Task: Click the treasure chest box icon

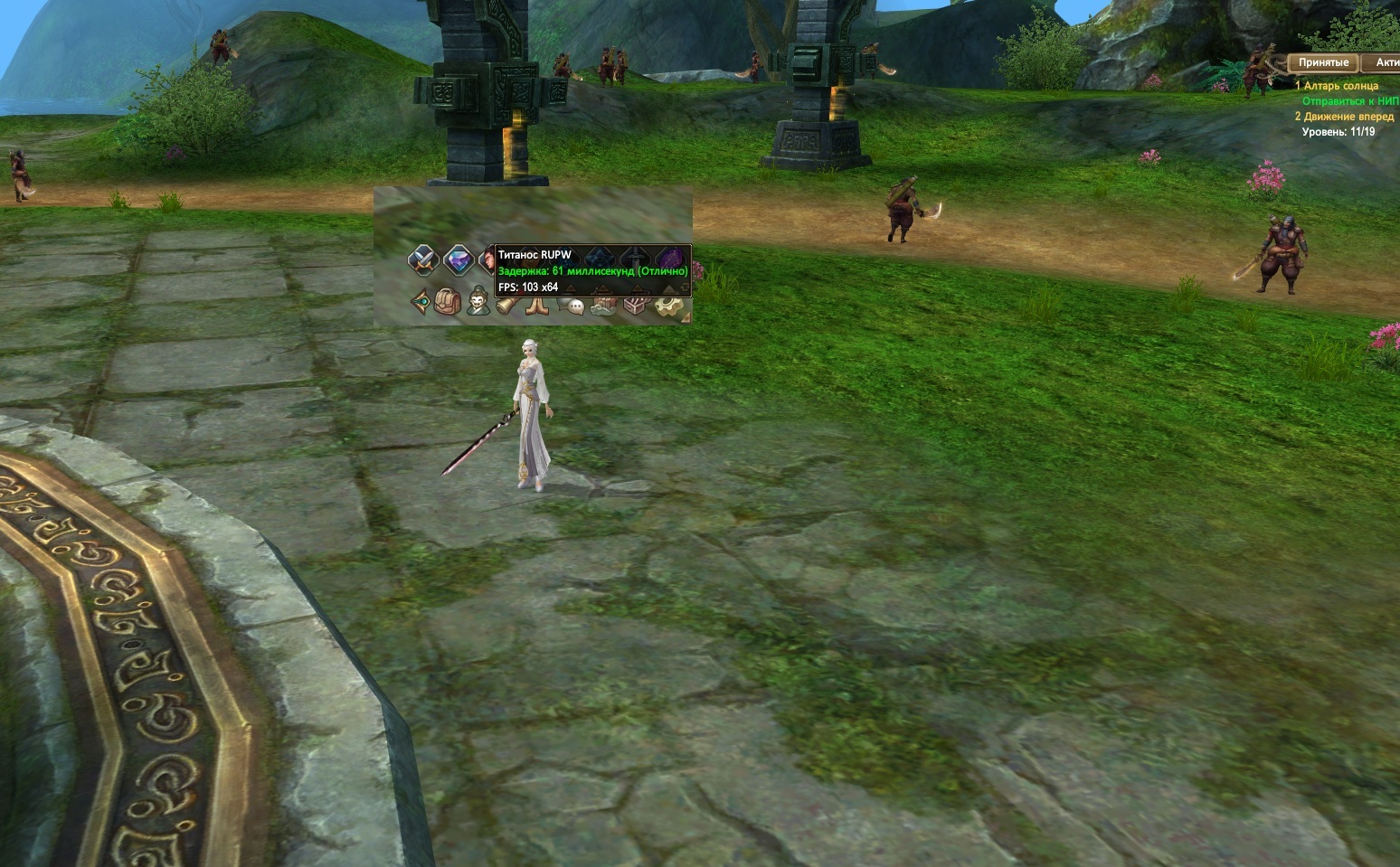Action: coord(635,306)
